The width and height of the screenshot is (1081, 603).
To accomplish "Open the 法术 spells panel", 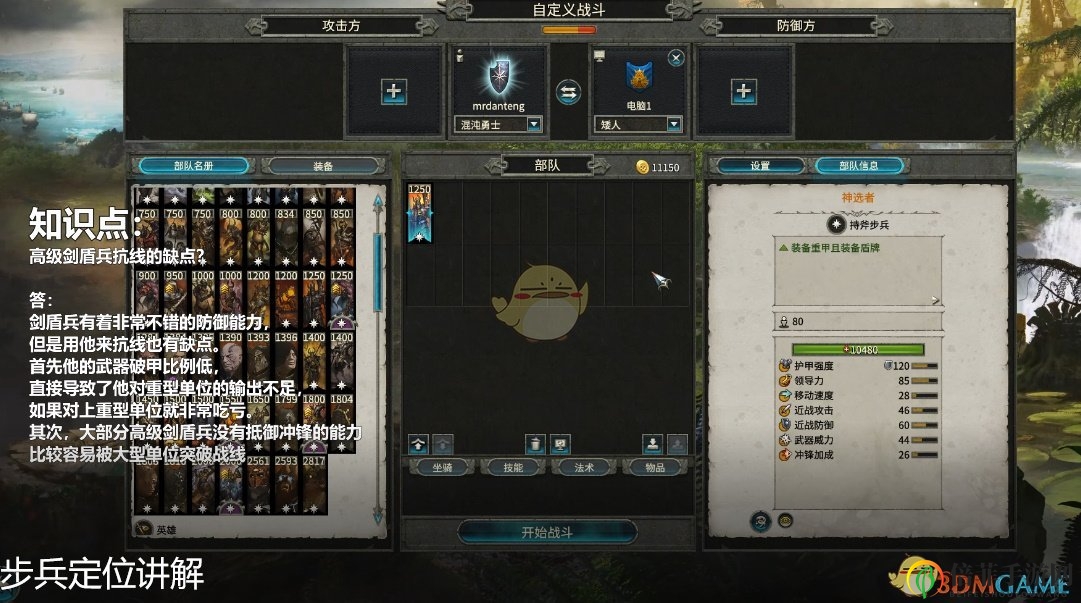I will (x=584, y=467).
